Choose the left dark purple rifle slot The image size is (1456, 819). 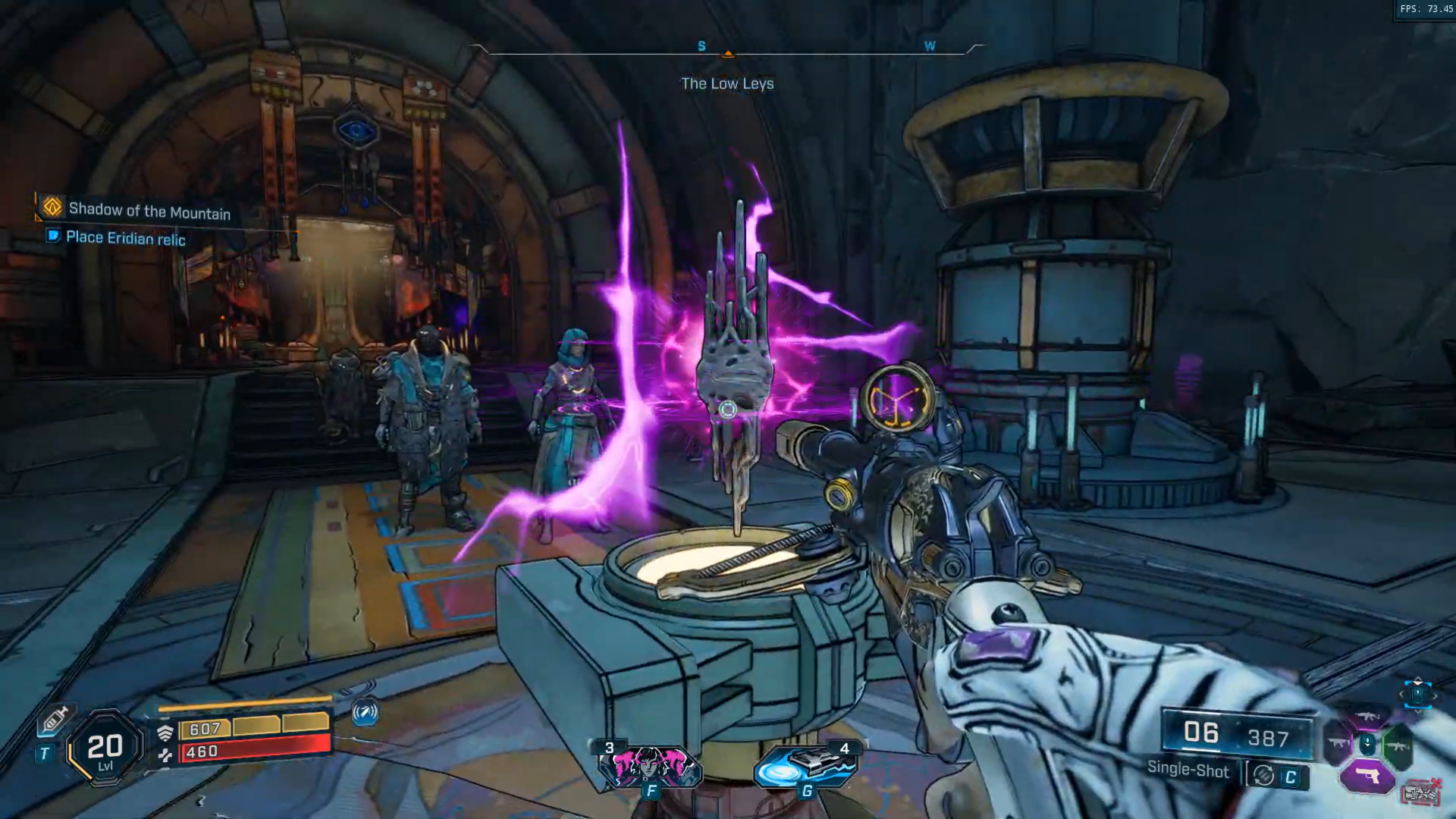coord(1337,744)
